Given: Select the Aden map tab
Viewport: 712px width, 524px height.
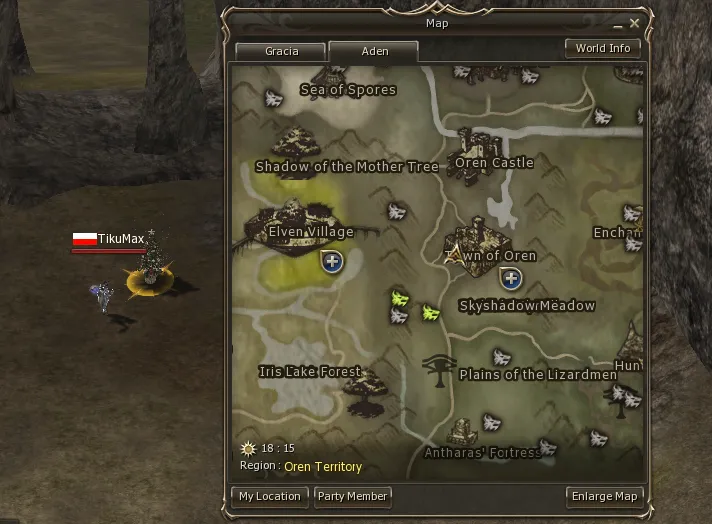Looking at the screenshot, I should [374, 51].
